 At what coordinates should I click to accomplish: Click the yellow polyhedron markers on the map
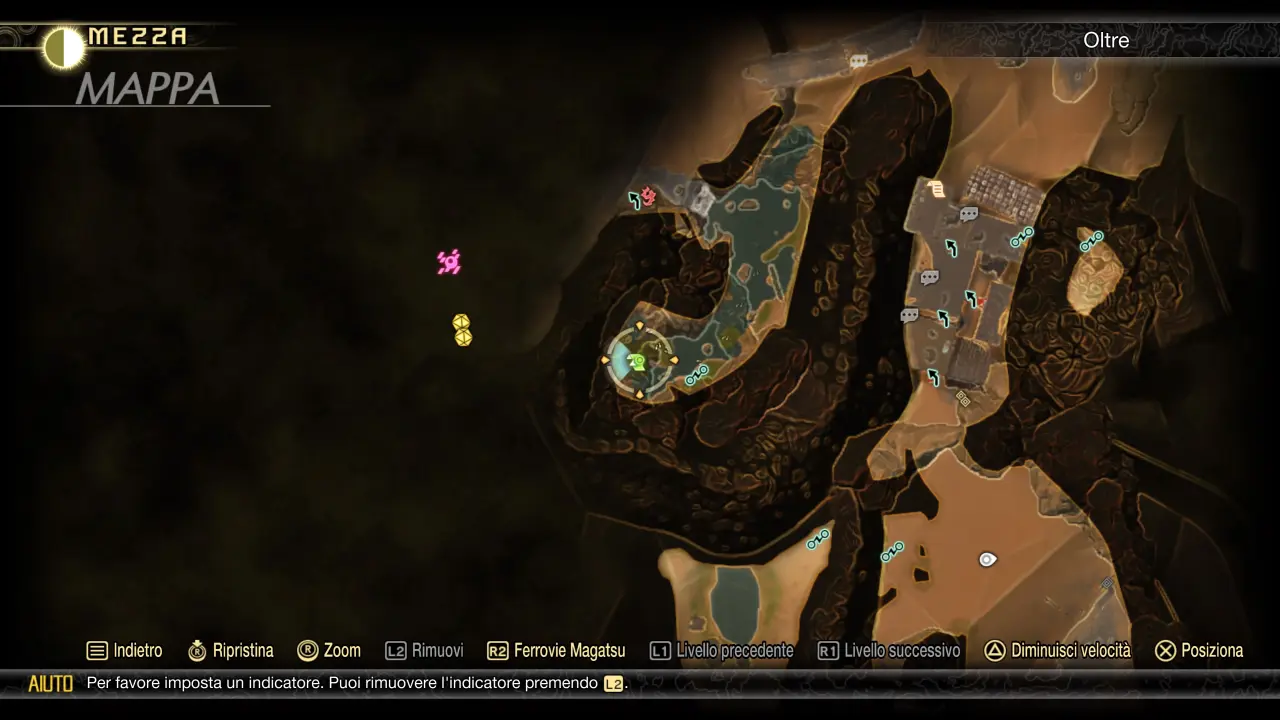pyautogui.click(x=462, y=330)
